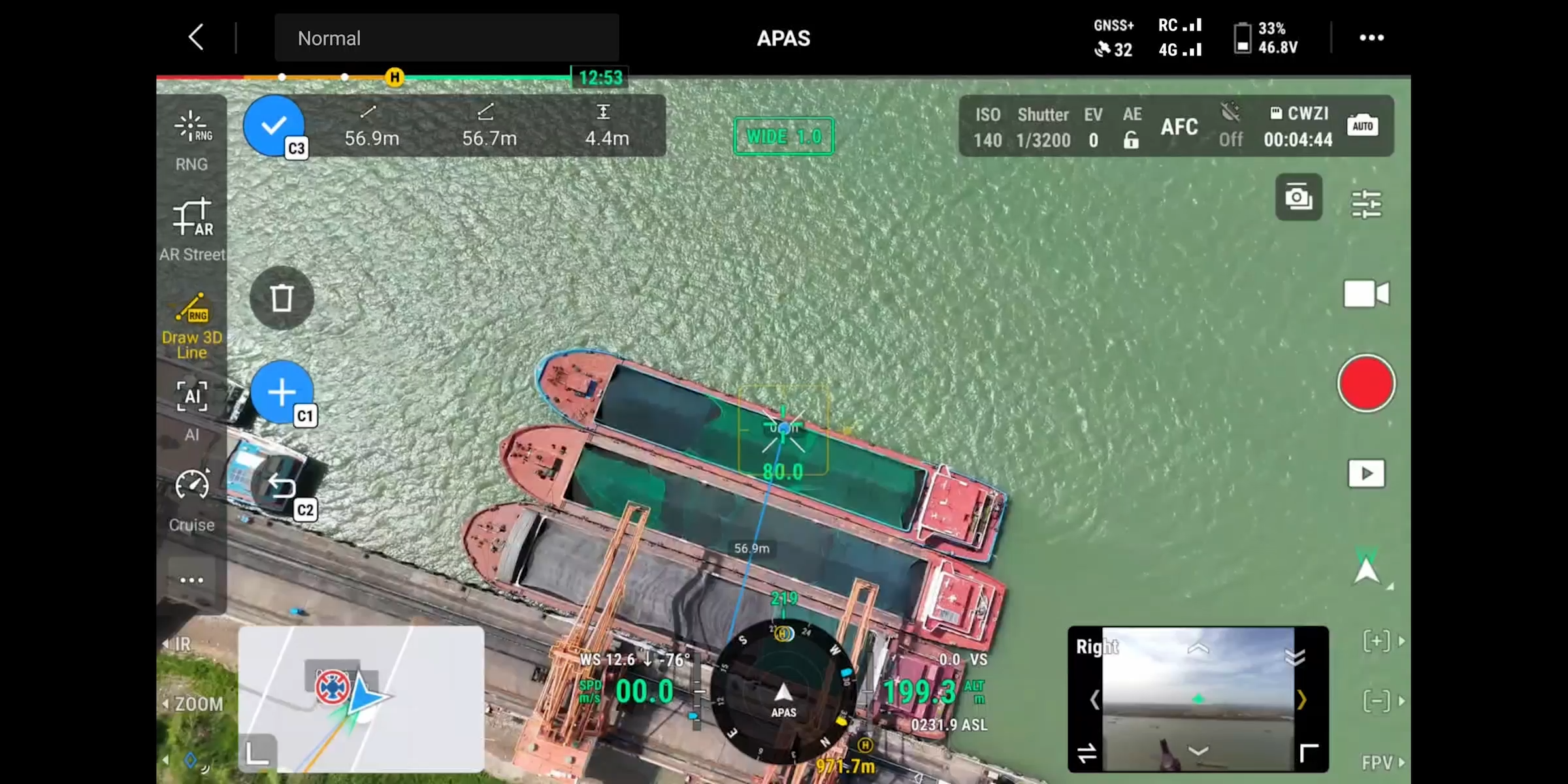Open the Normal flight mode selector
Image resolution: width=1568 pixels, height=784 pixels.
(447, 38)
